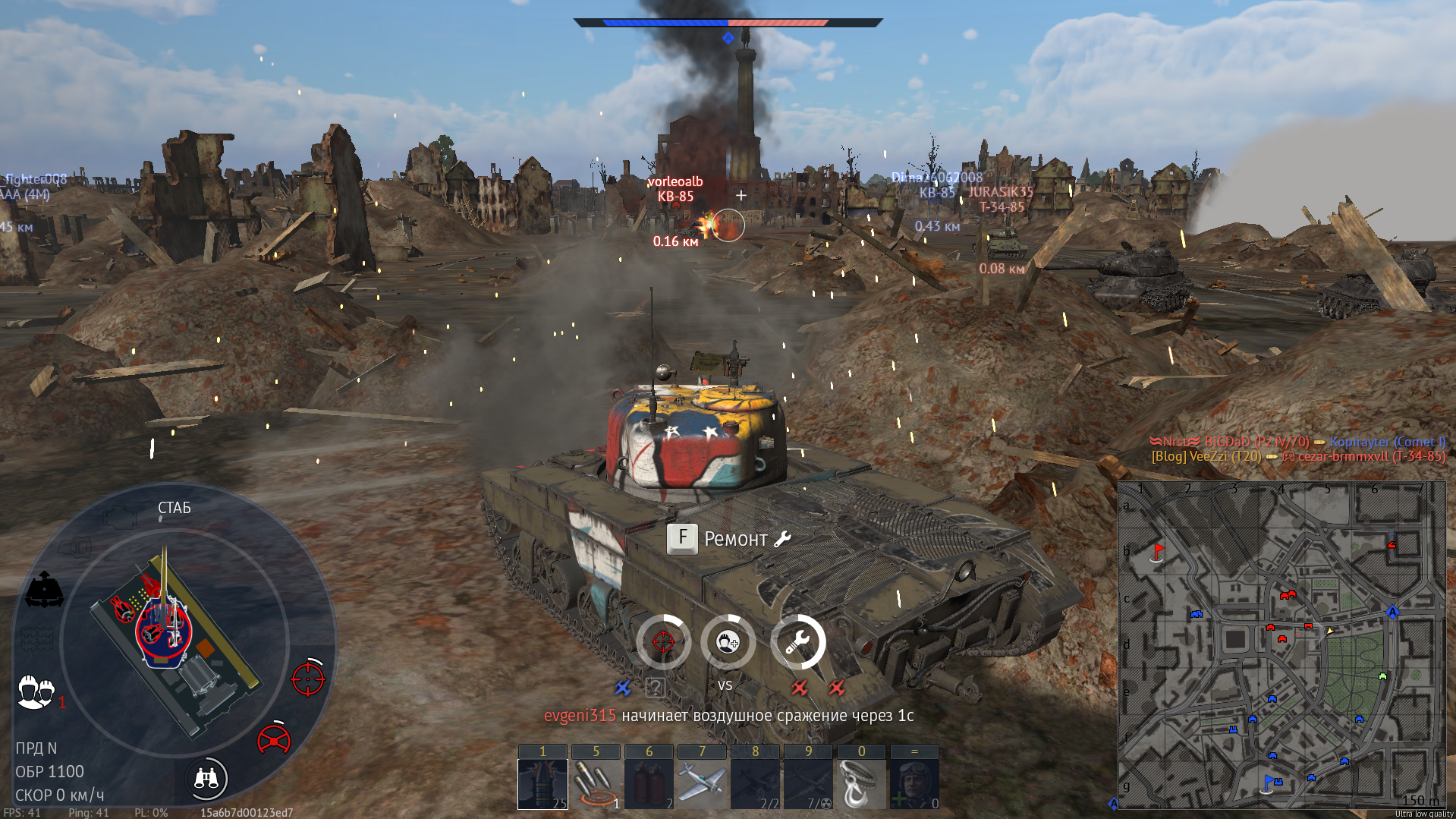The width and height of the screenshot is (1456, 819).
Task: Click the crew count helmets icon
Action: click(36, 691)
